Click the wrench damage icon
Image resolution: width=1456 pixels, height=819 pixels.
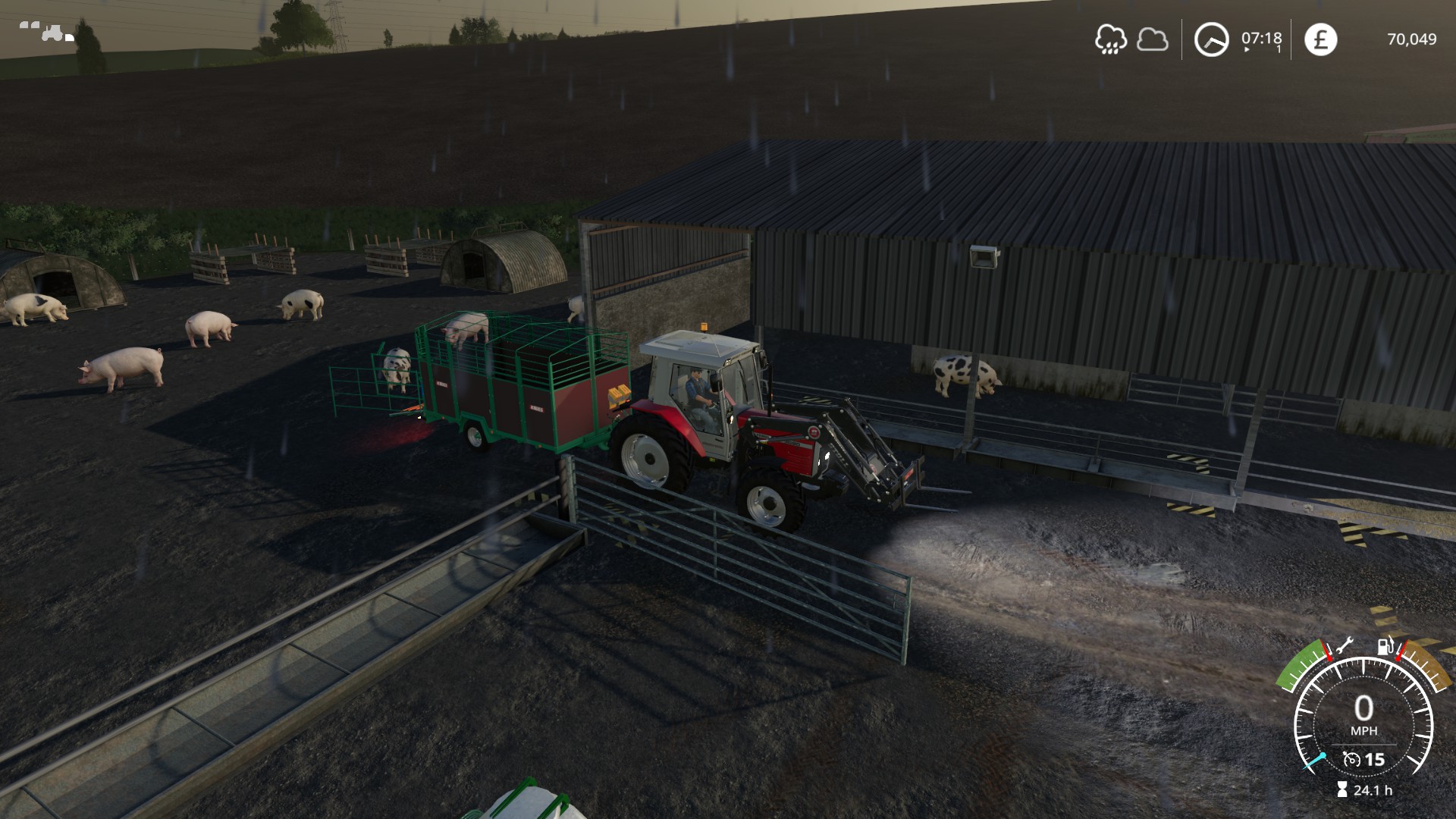1343,647
